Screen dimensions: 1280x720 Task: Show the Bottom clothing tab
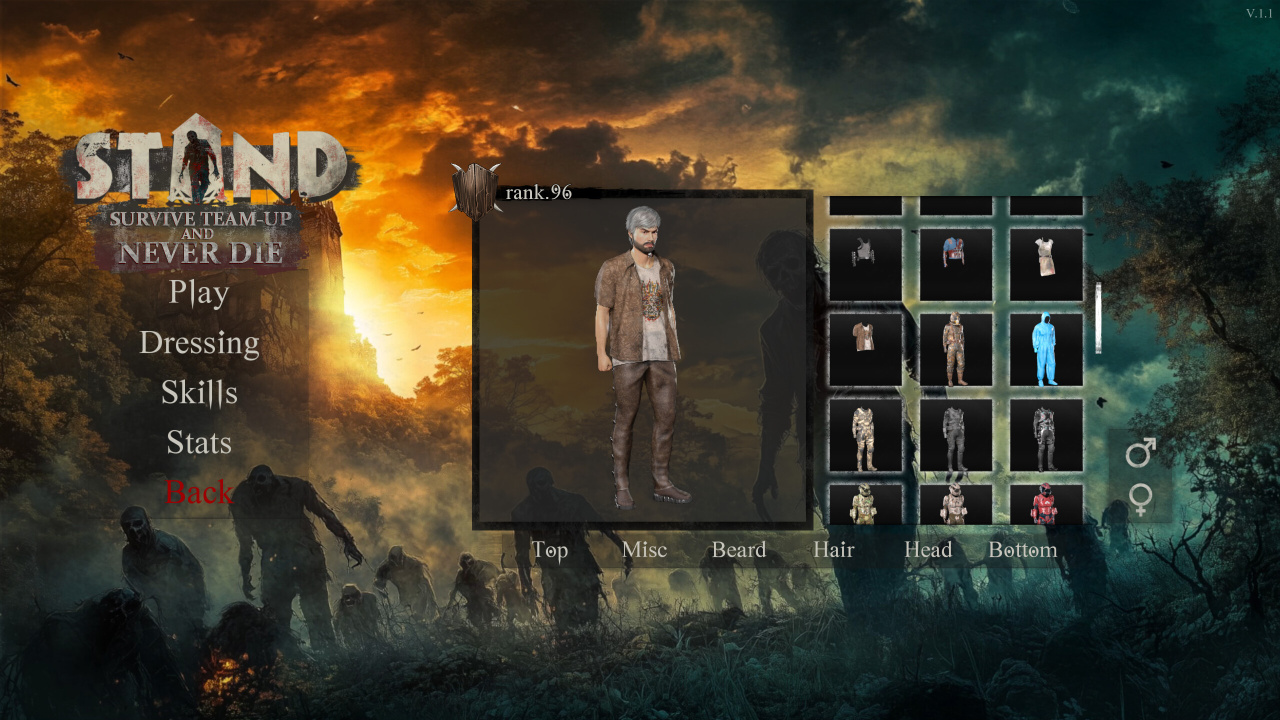(x=1022, y=550)
